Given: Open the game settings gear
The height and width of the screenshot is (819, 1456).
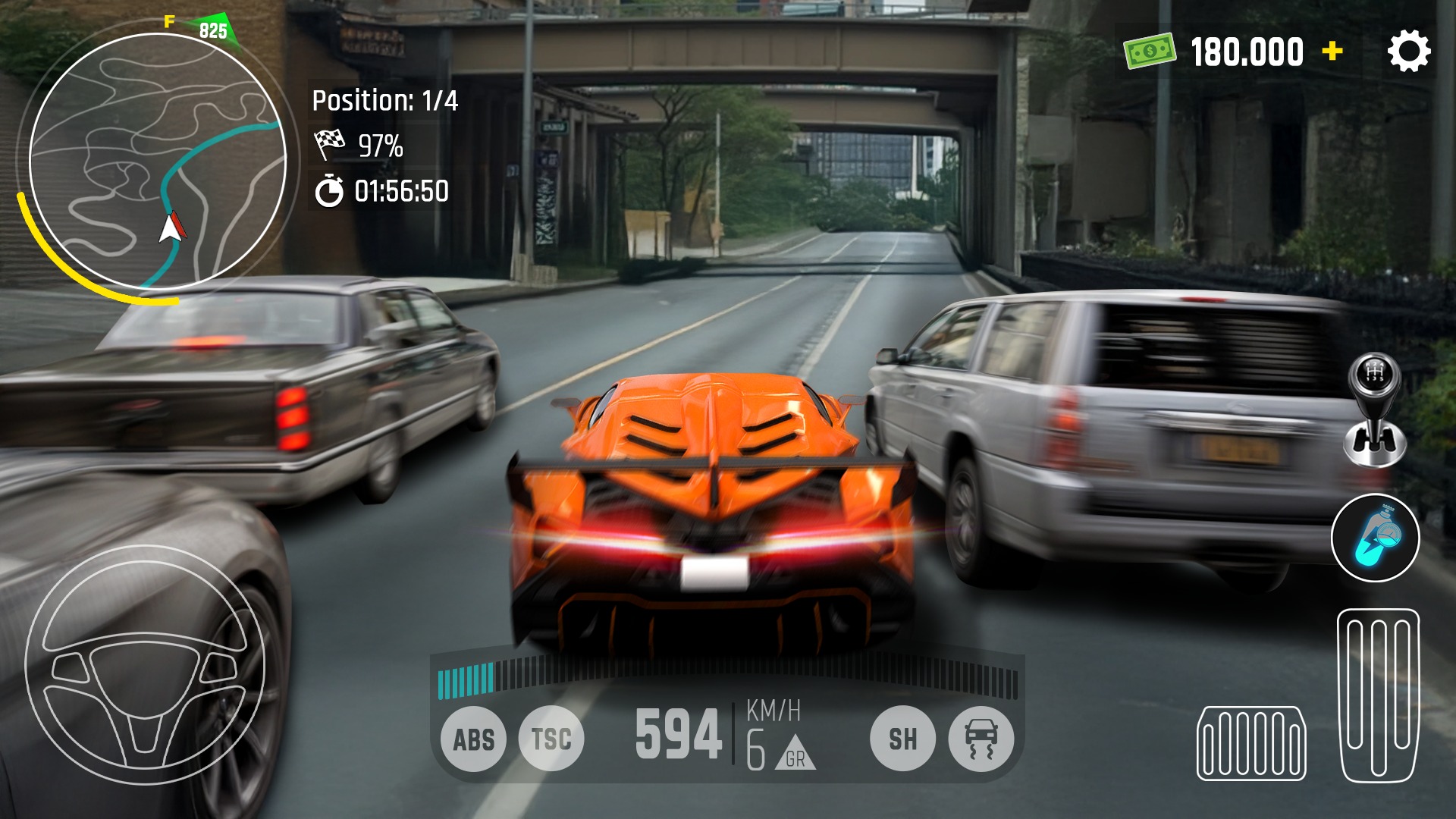Looking at the screenshot, I should click(1410, 52).
